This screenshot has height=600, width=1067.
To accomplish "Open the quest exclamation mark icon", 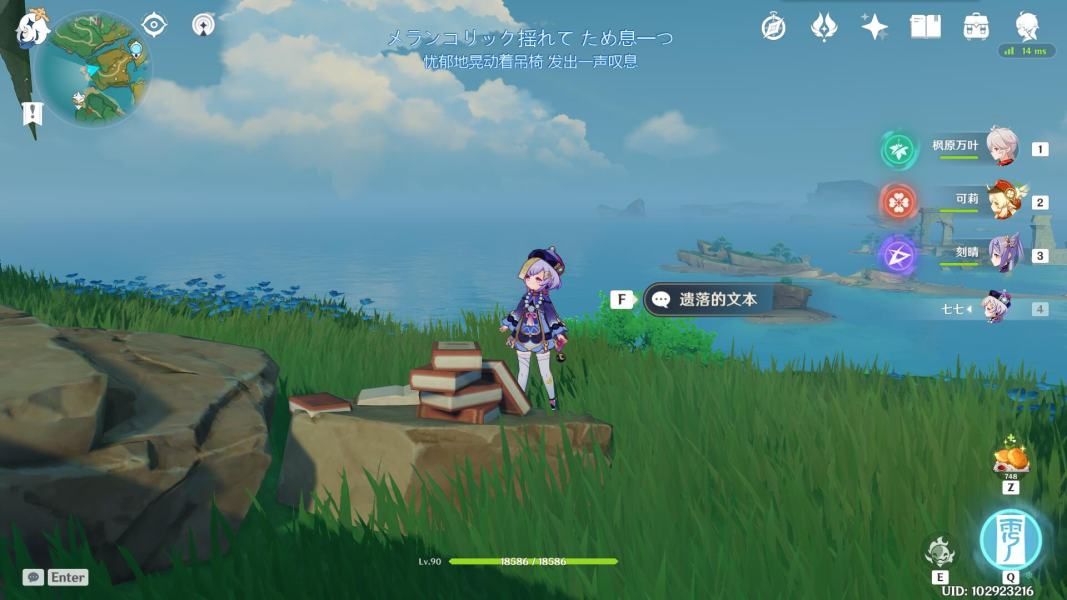I will pos(32,113).
